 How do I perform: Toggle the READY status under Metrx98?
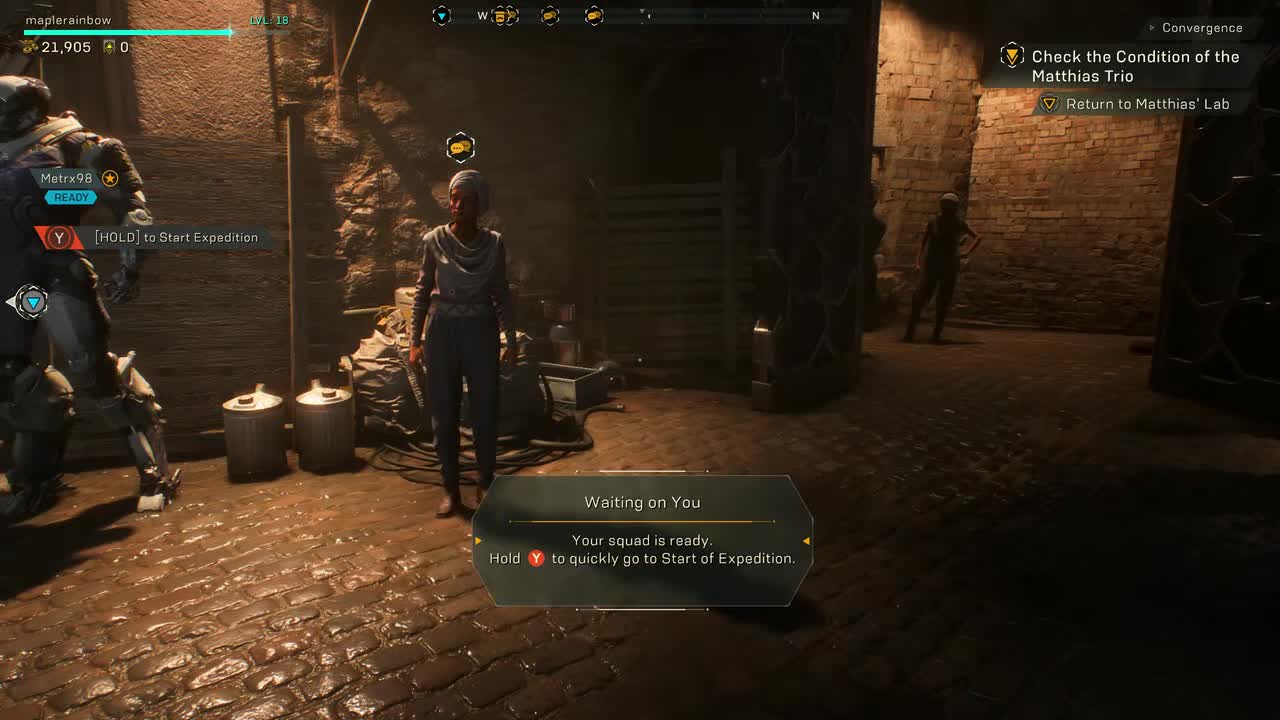coord(70,197)
